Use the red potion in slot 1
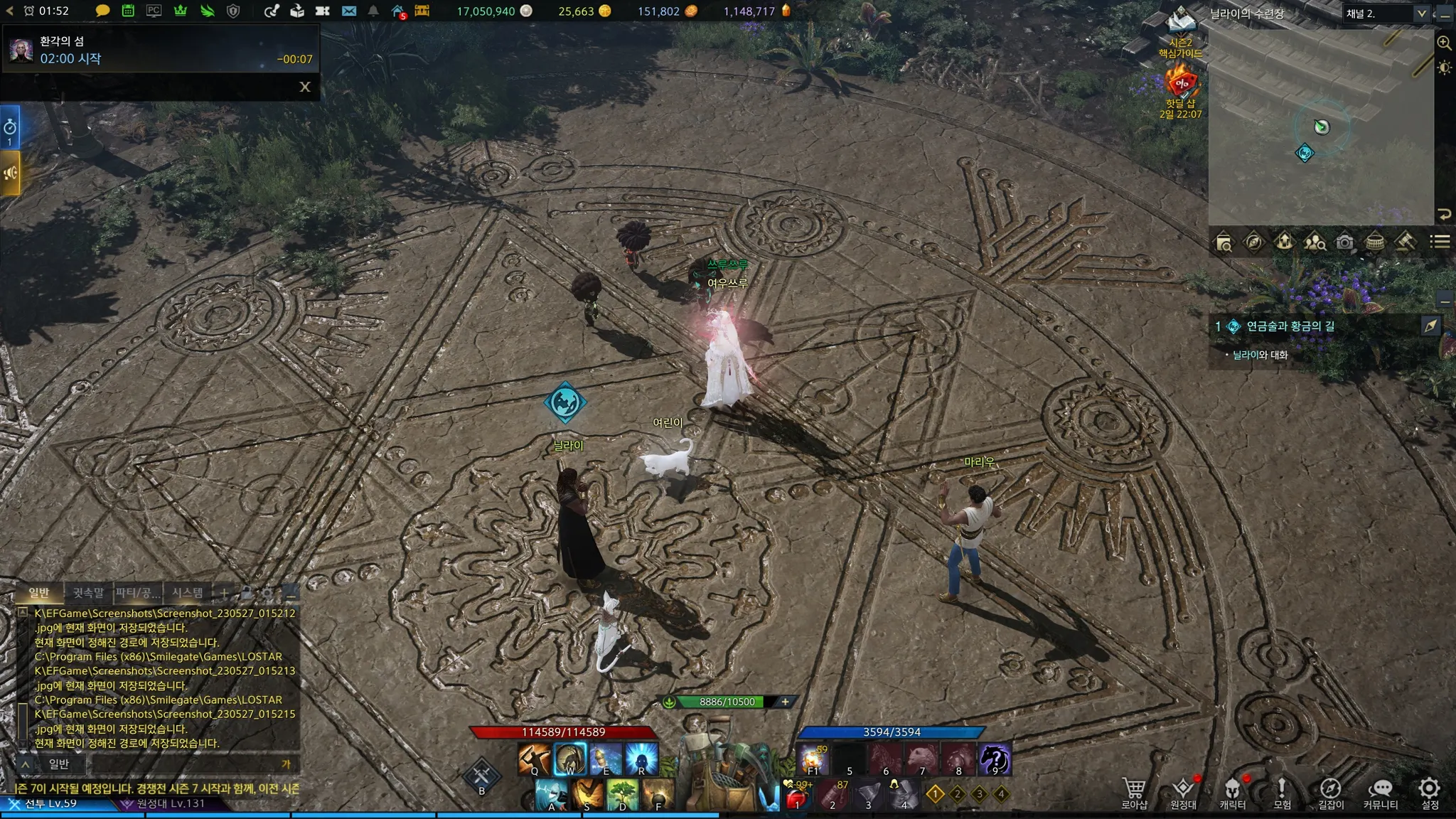1456x819 pixels. pyautogui.click(x=797, y=798)
